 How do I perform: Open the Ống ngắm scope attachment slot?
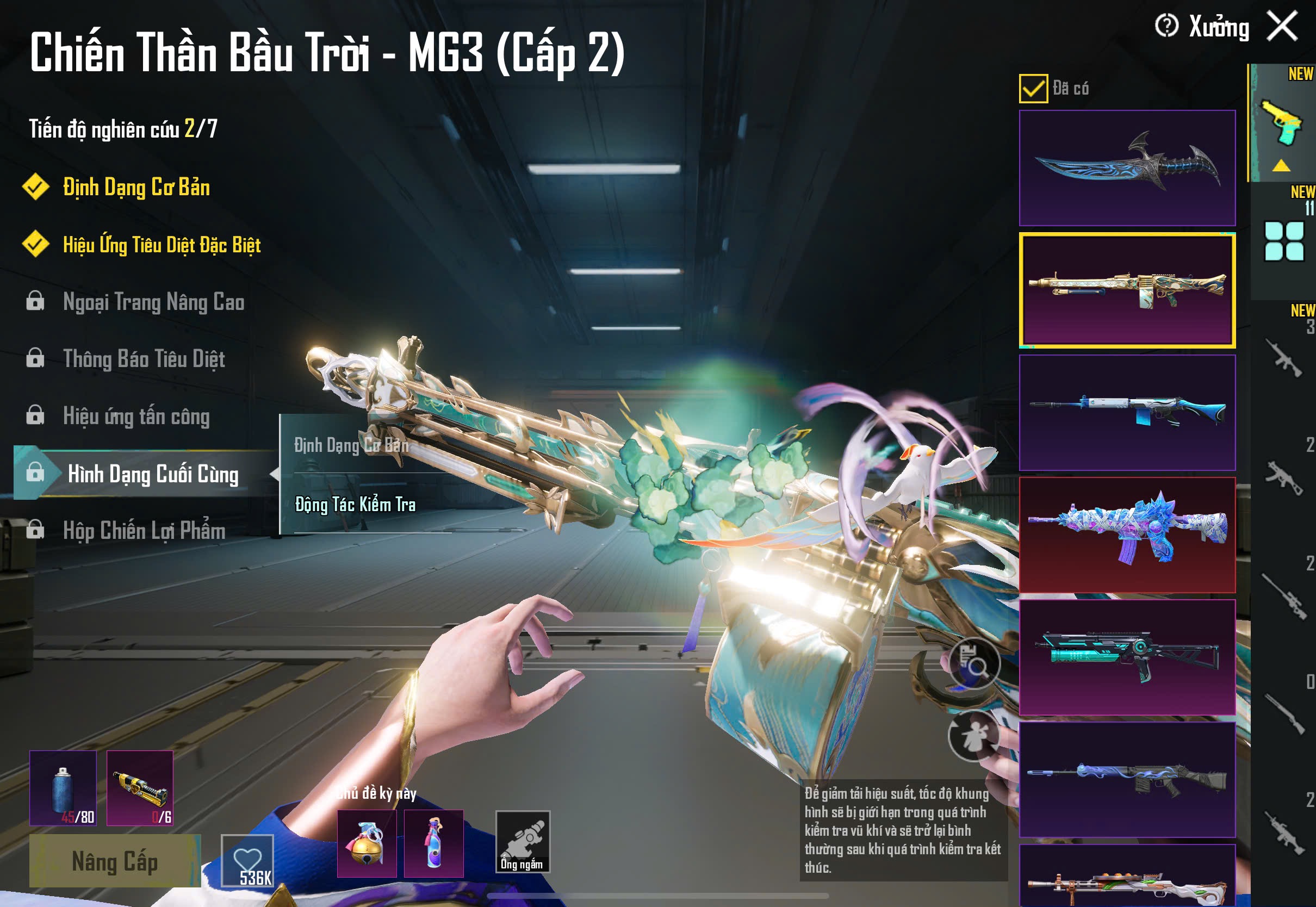(523, 842)
